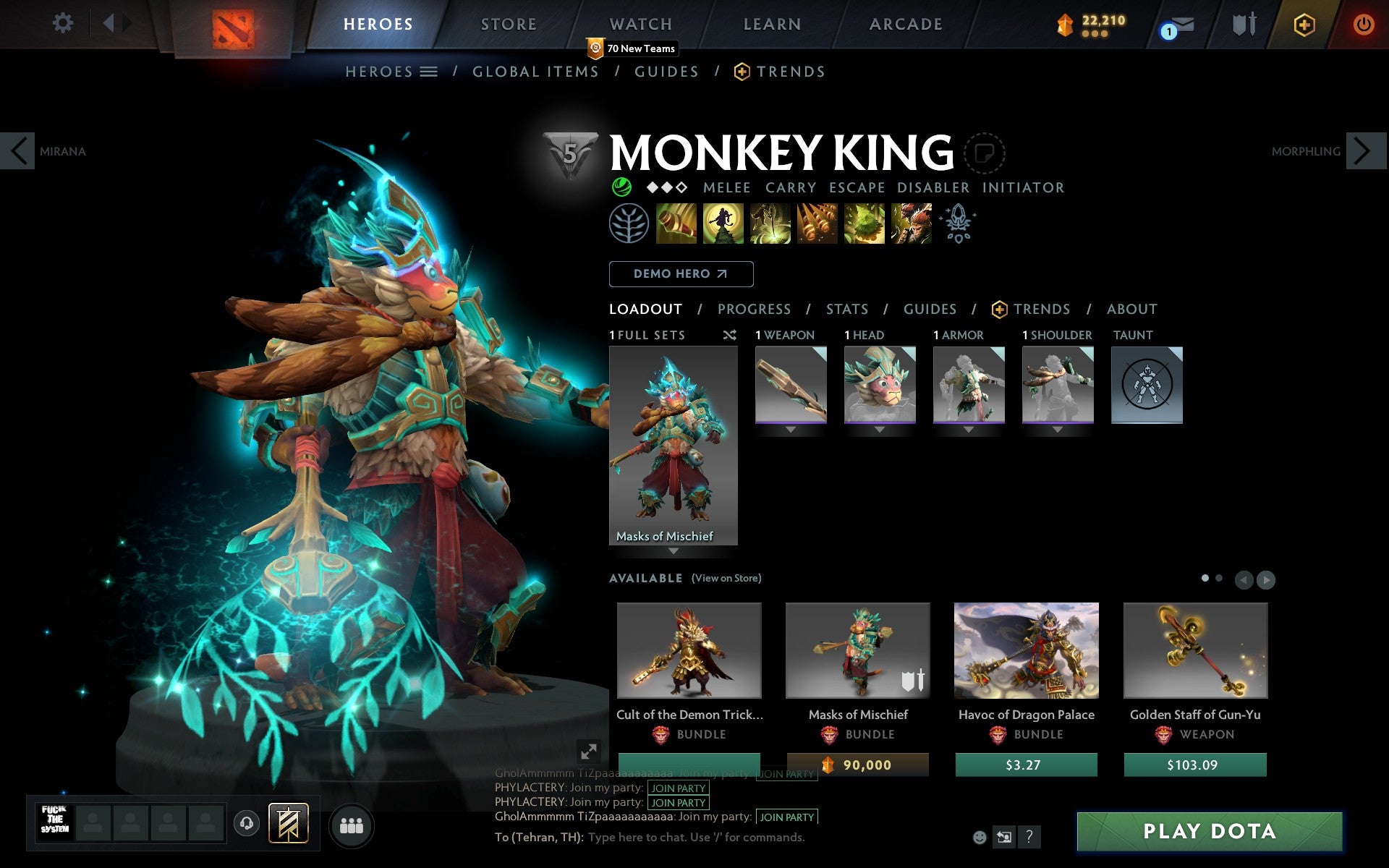The image size is (1389, 868).
Task: Click the shuffle loadout icon near Full Sets
Action: (729, 335)
